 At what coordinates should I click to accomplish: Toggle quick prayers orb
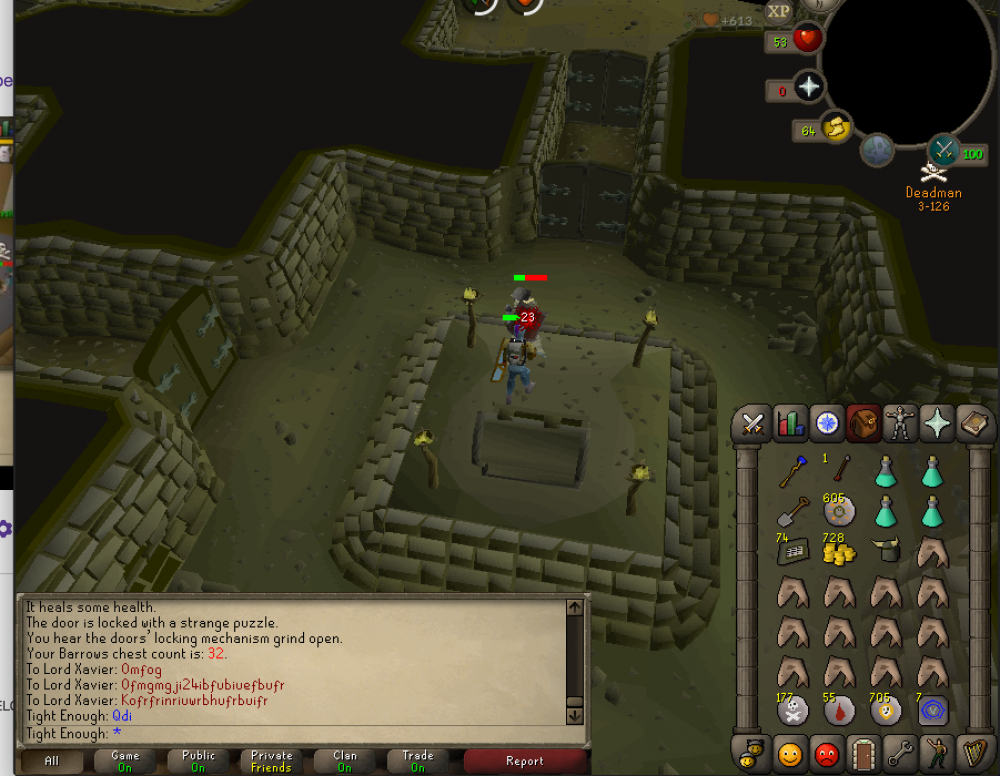tap(808, 88)
